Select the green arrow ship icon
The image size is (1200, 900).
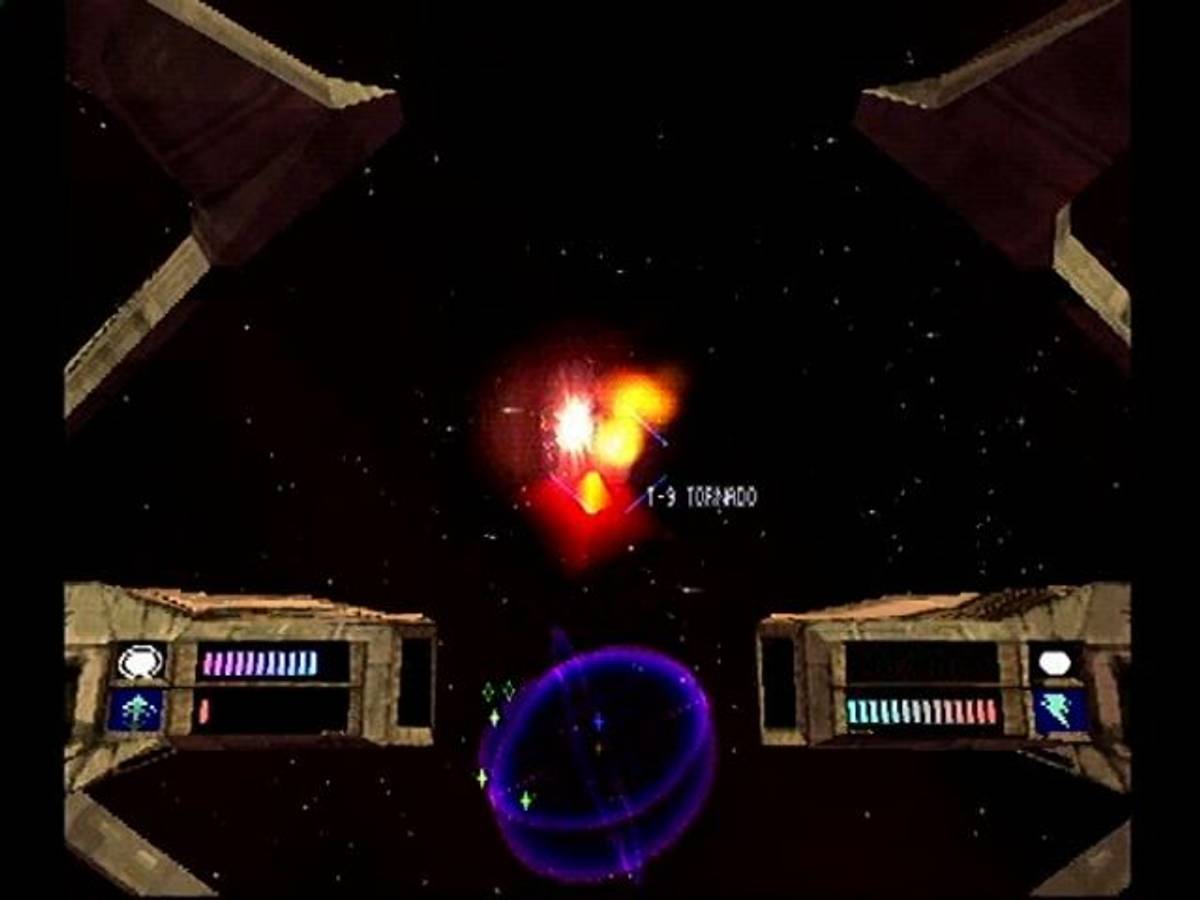click(x=137, y=710)
